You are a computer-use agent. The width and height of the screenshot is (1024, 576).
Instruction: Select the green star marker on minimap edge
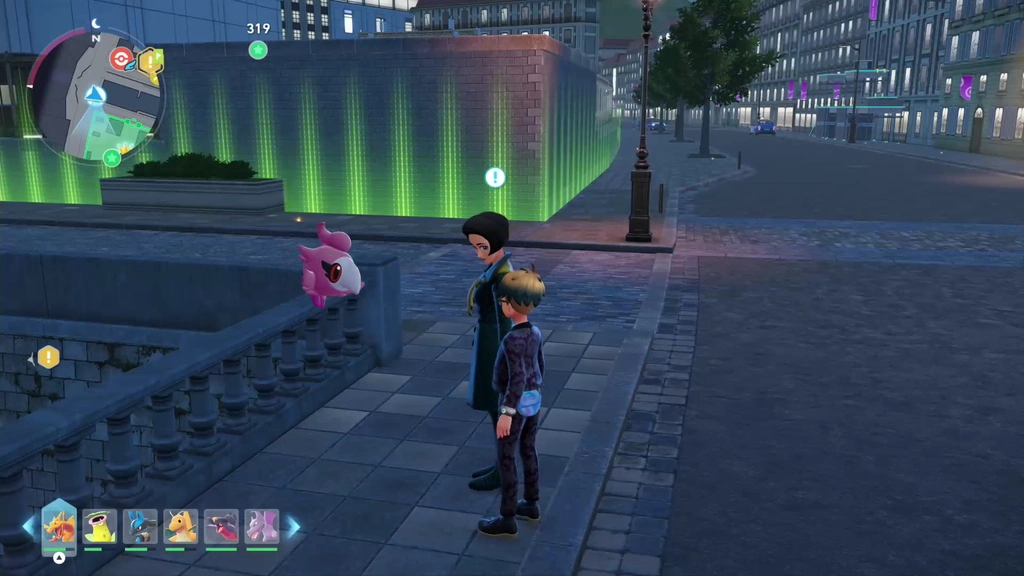[x=112, y=157]
